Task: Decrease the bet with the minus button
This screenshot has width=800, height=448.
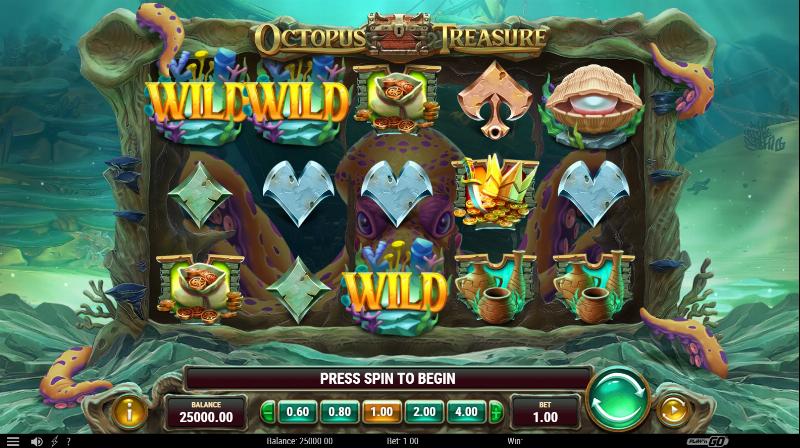Action: (267, 410)
